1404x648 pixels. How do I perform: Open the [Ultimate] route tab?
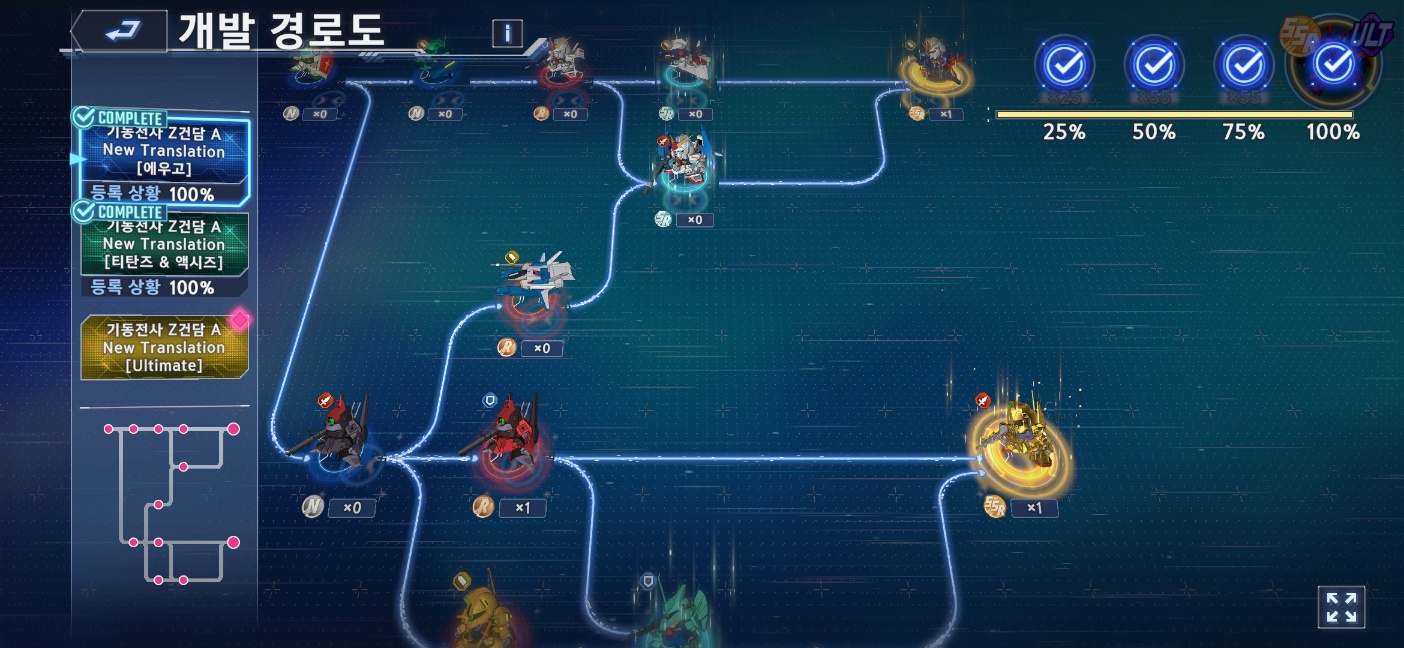164,347
